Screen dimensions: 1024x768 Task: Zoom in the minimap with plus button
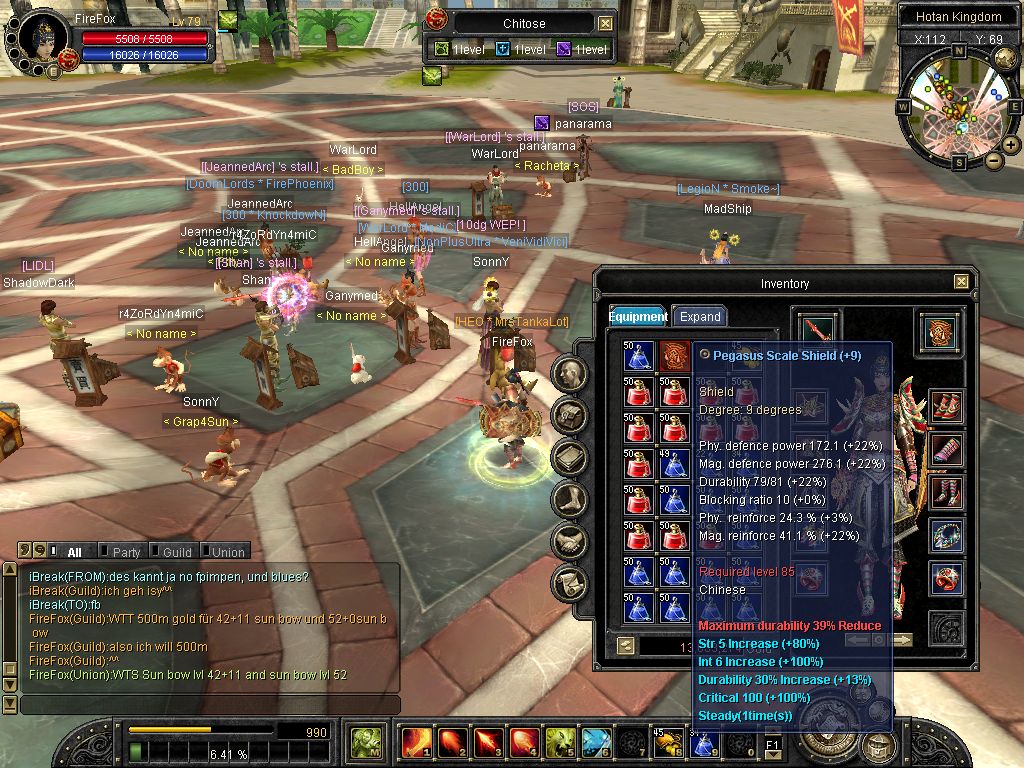[1010, 145]
